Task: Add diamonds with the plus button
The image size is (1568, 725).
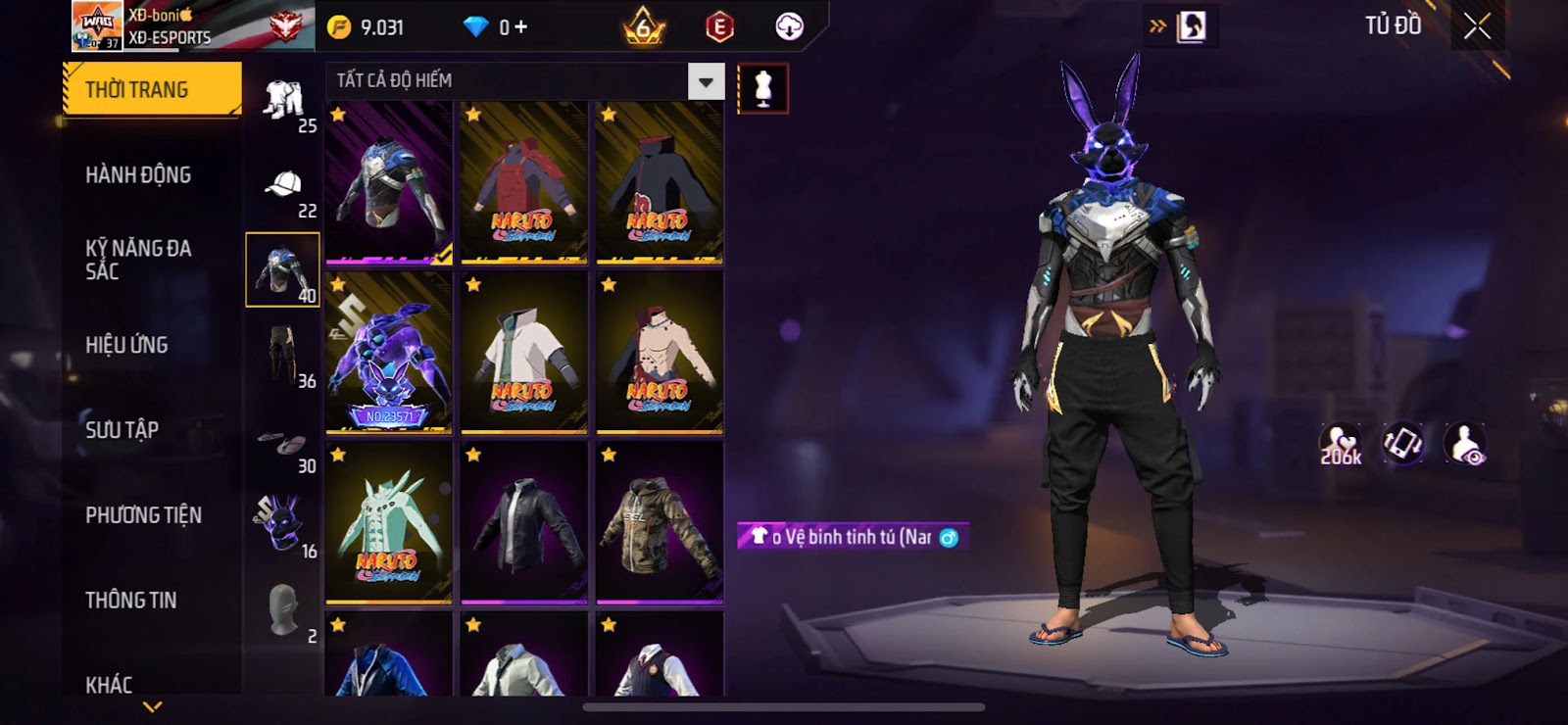Action: coord(520,27)
